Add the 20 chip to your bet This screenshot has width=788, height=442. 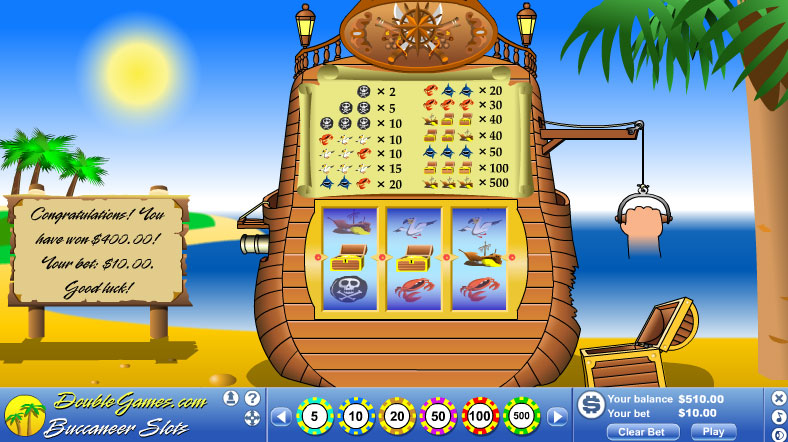(x=397, y=415)
